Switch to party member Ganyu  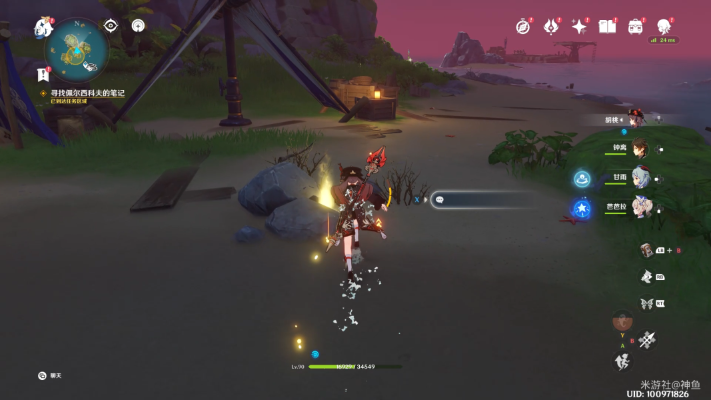tap(638, 179)
